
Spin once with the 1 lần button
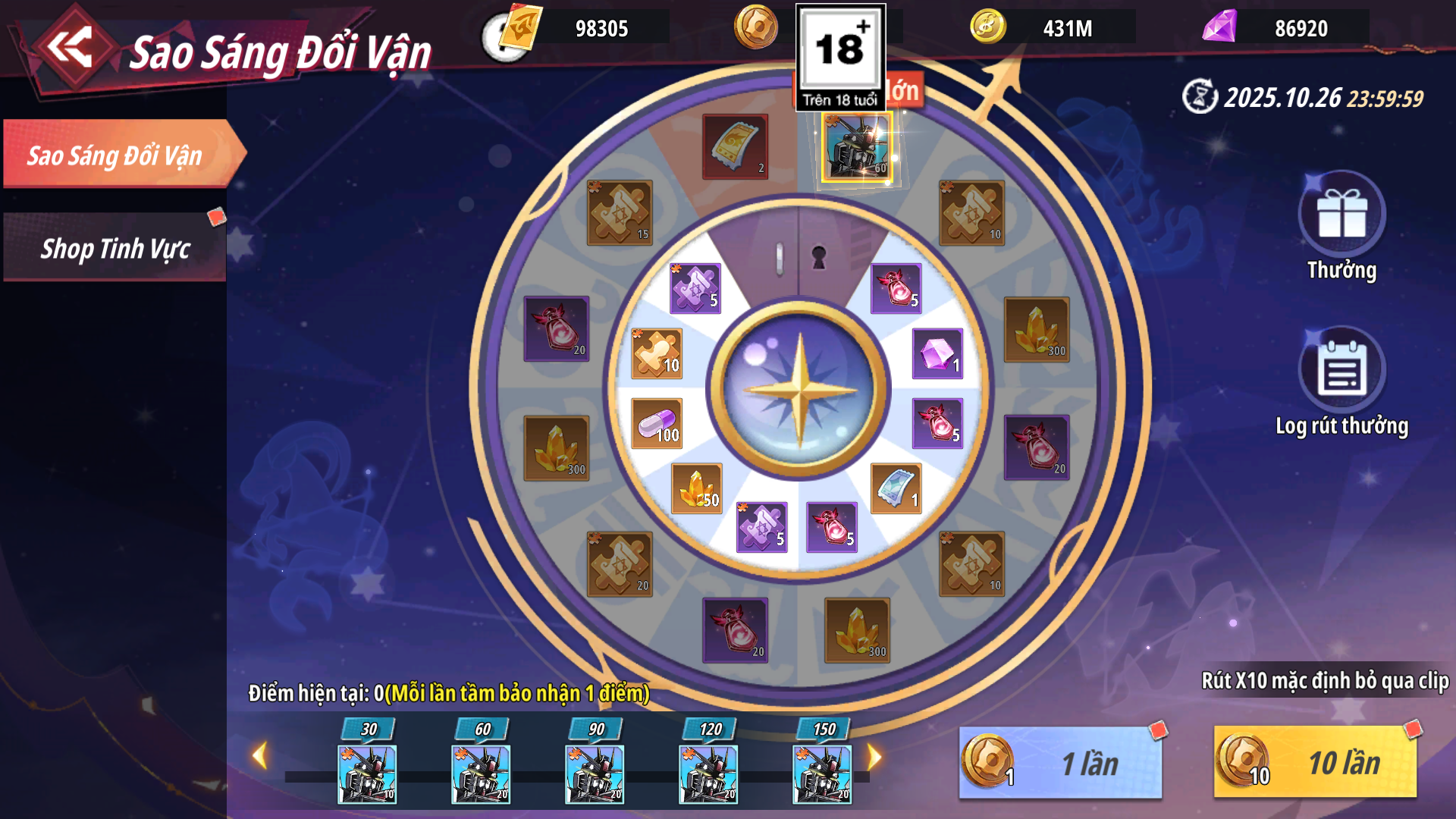(1061, 763)
